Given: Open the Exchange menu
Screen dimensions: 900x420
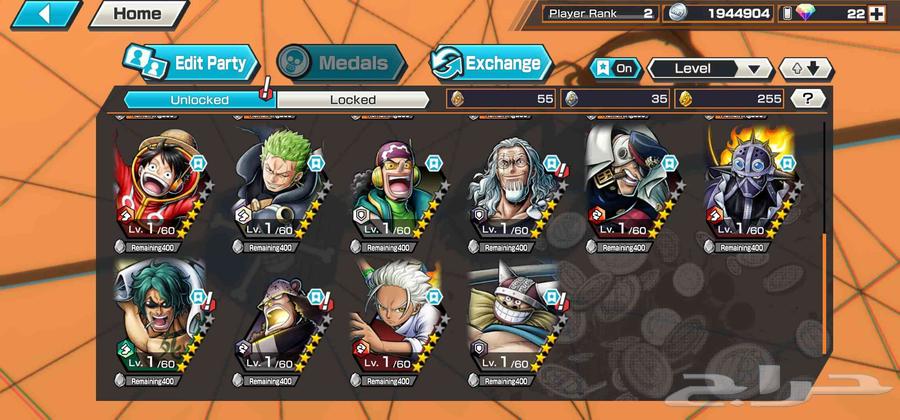Looking at the screenshot, I should click(491, 63).
